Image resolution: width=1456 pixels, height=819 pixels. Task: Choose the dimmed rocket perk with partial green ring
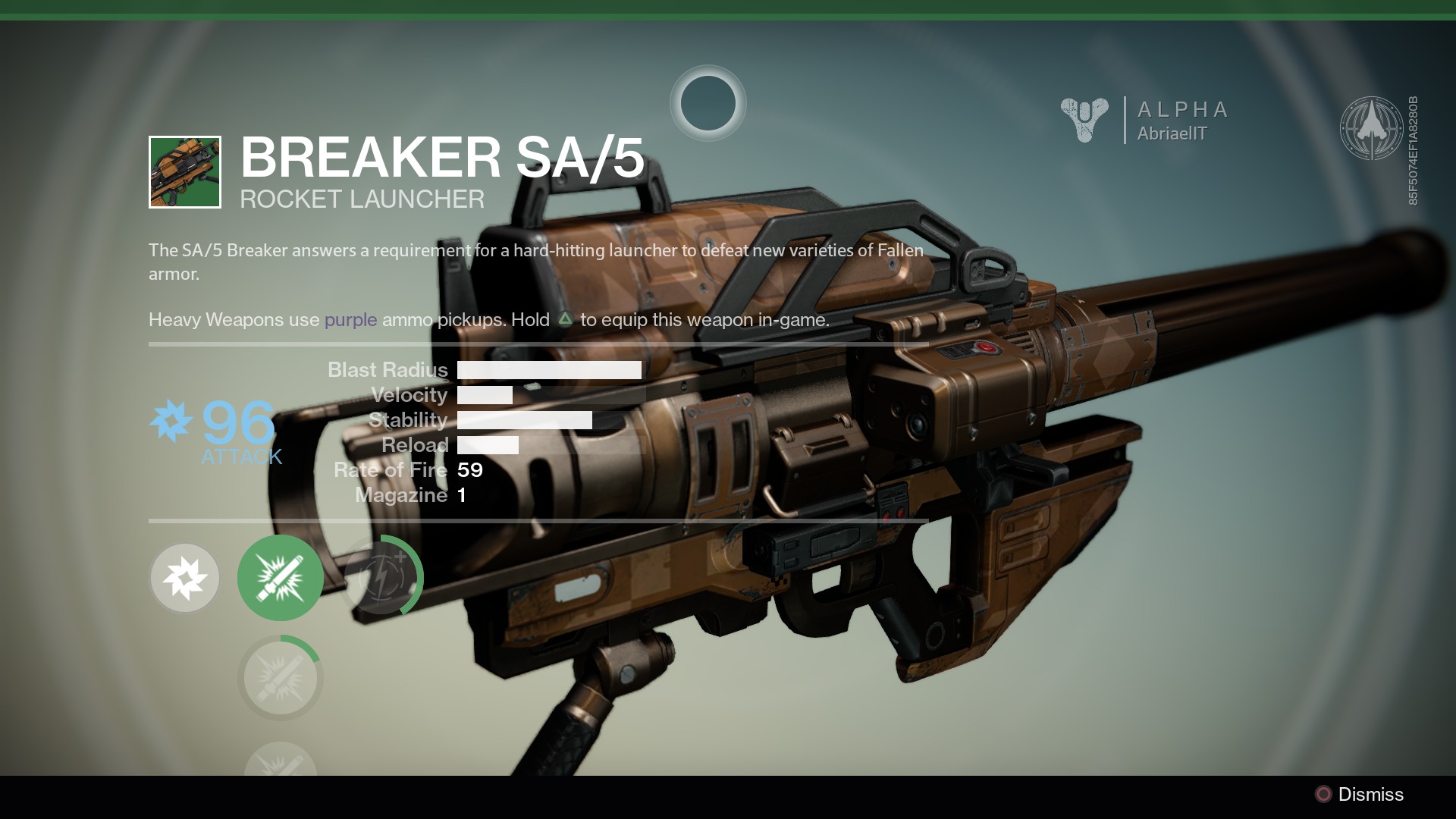tap(281, 677)
